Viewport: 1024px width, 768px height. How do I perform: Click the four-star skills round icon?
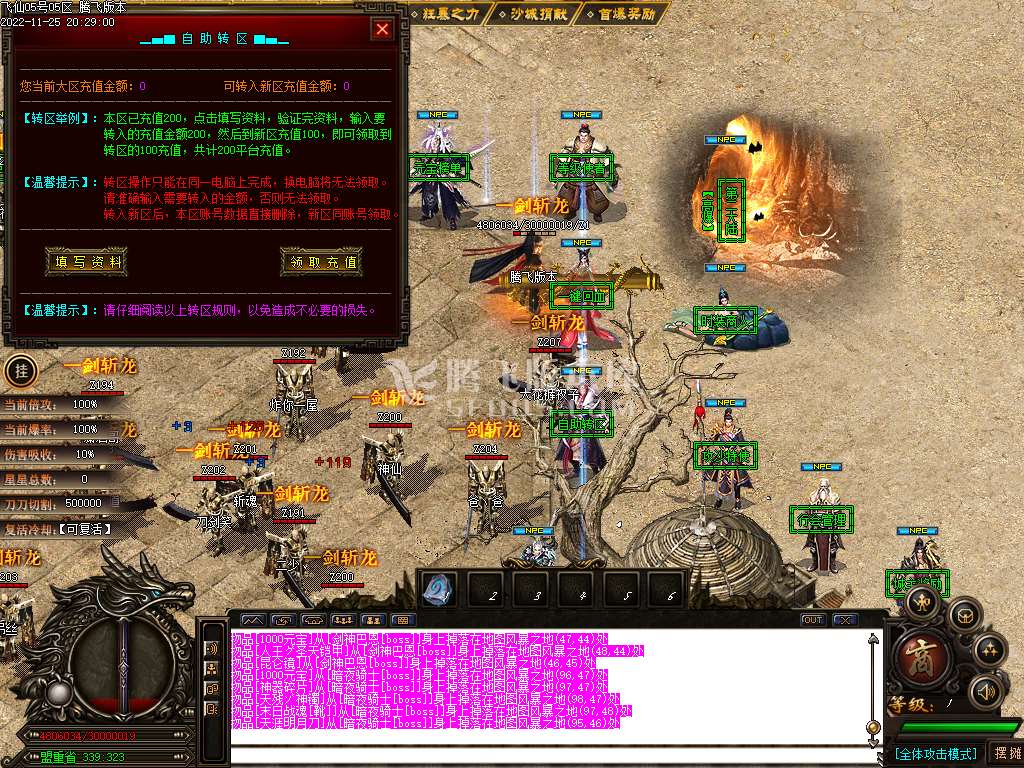tap(991, 650)
